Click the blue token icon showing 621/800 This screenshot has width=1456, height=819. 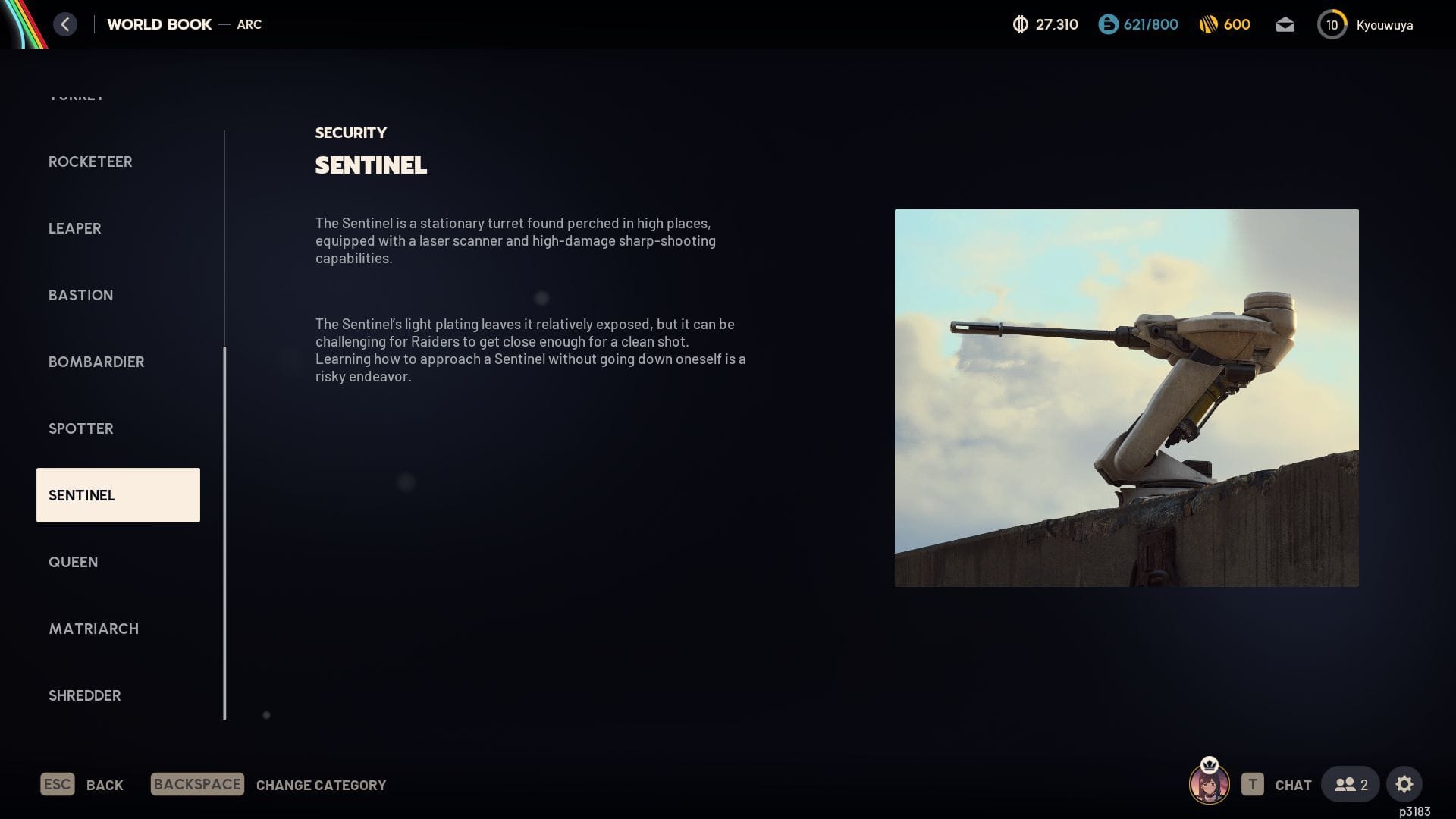pyautogui.click(x=1108, y=24)
